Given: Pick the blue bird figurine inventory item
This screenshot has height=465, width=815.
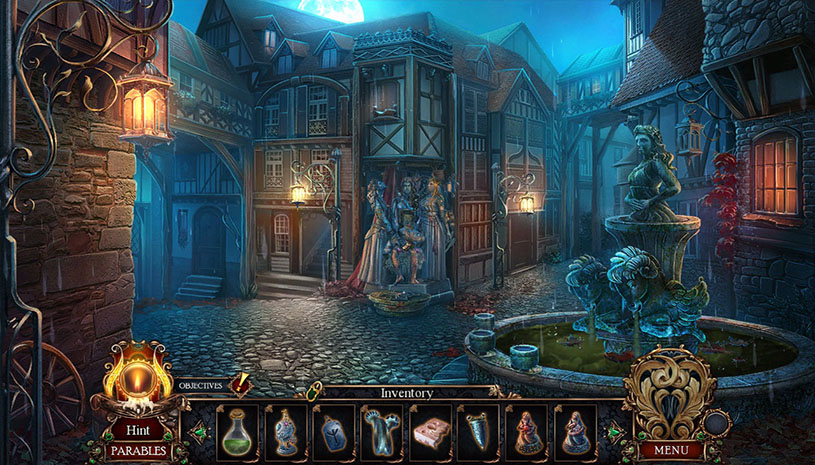Looking at the screenshot, I should (286, 432).
